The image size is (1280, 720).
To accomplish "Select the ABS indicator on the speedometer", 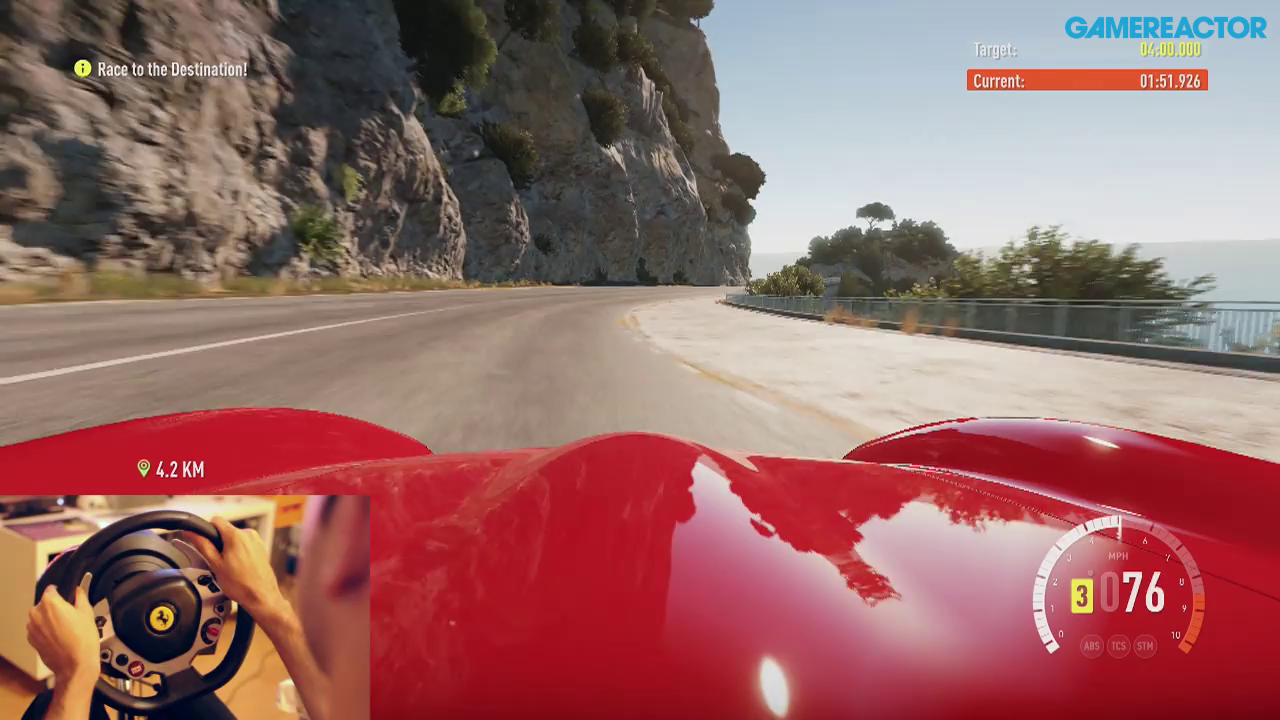I will coord(1091,645).
